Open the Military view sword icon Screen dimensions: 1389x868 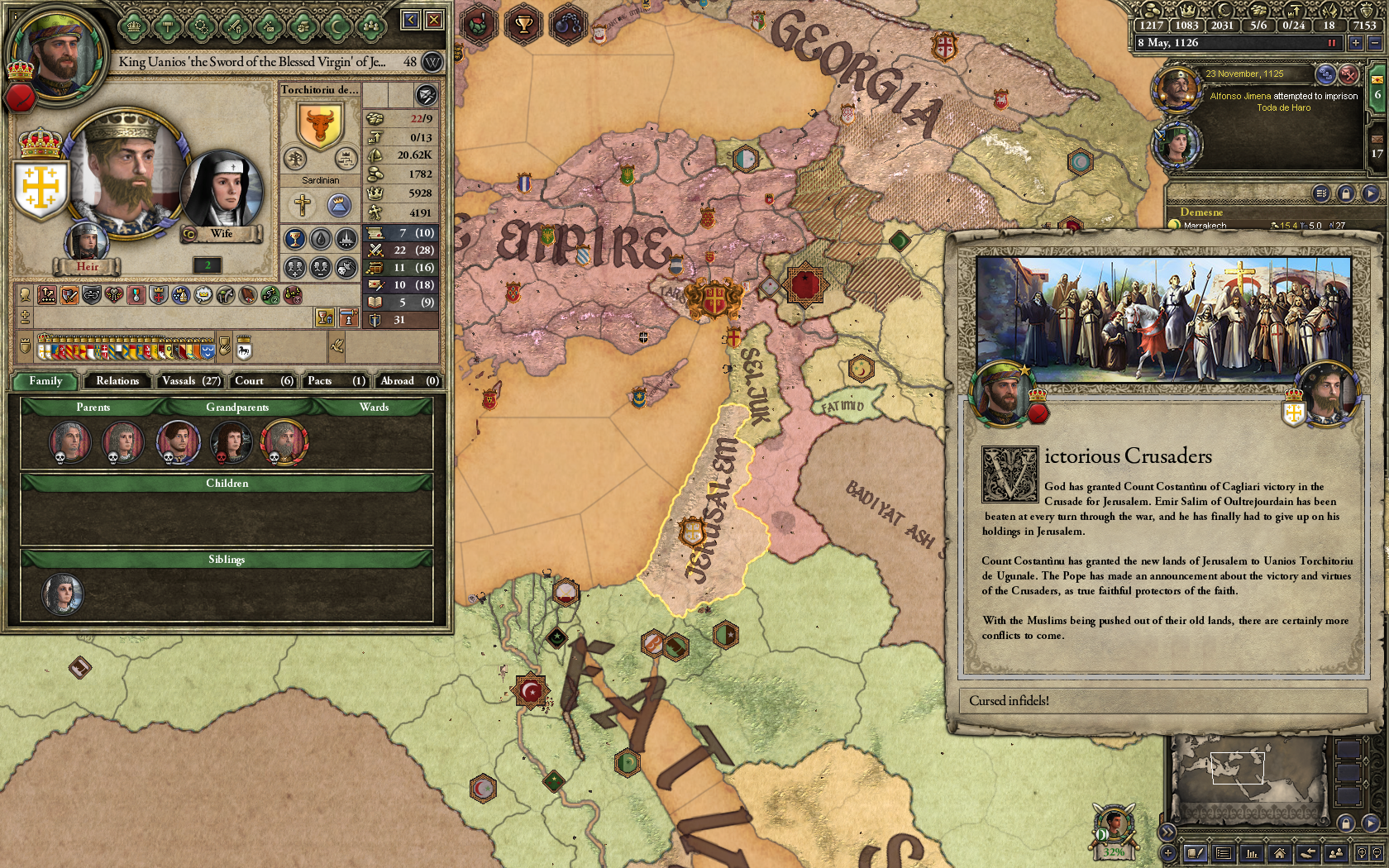234,26
